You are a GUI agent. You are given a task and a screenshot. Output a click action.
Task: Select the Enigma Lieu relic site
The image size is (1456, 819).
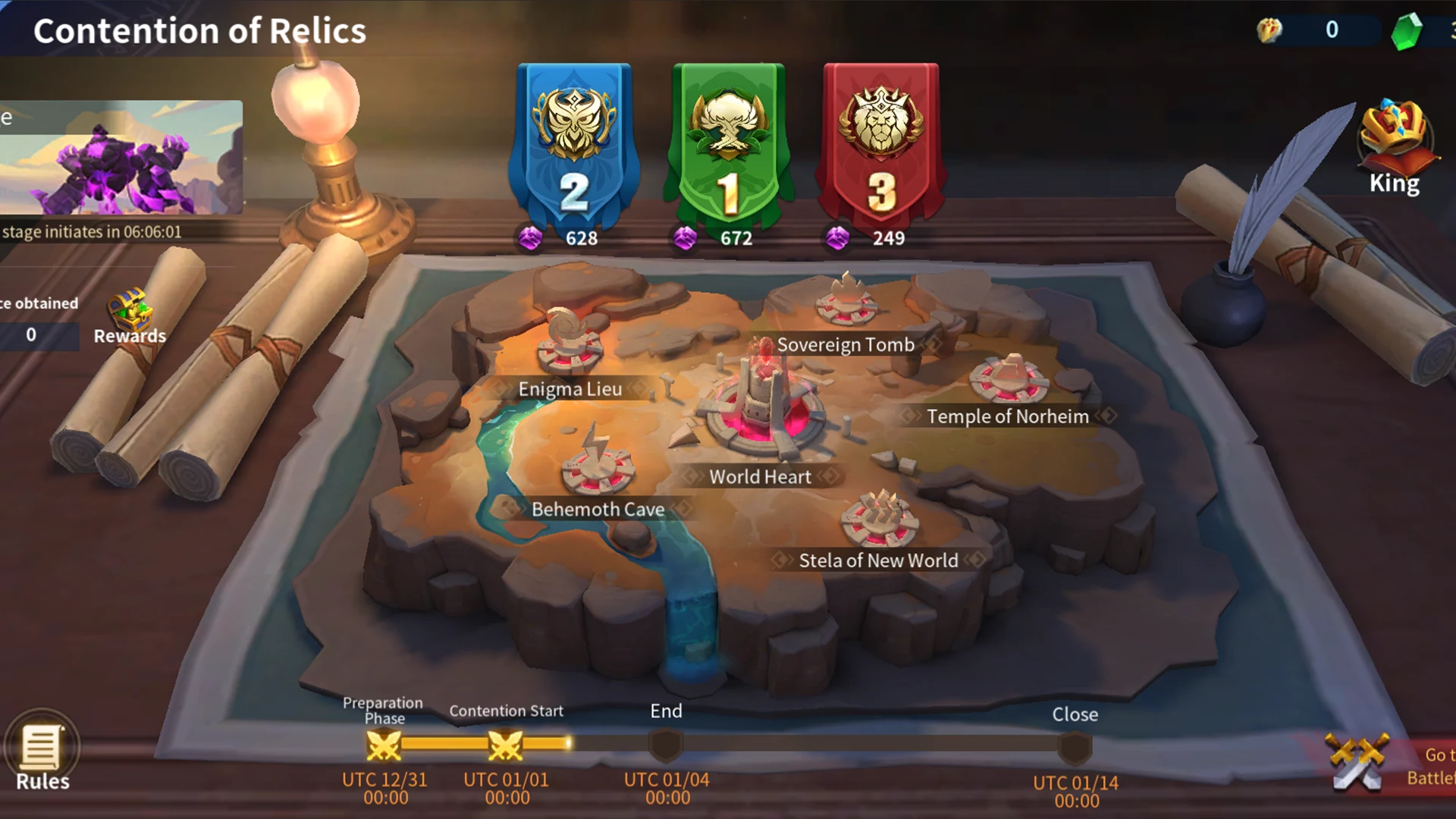tap(570, 349)
